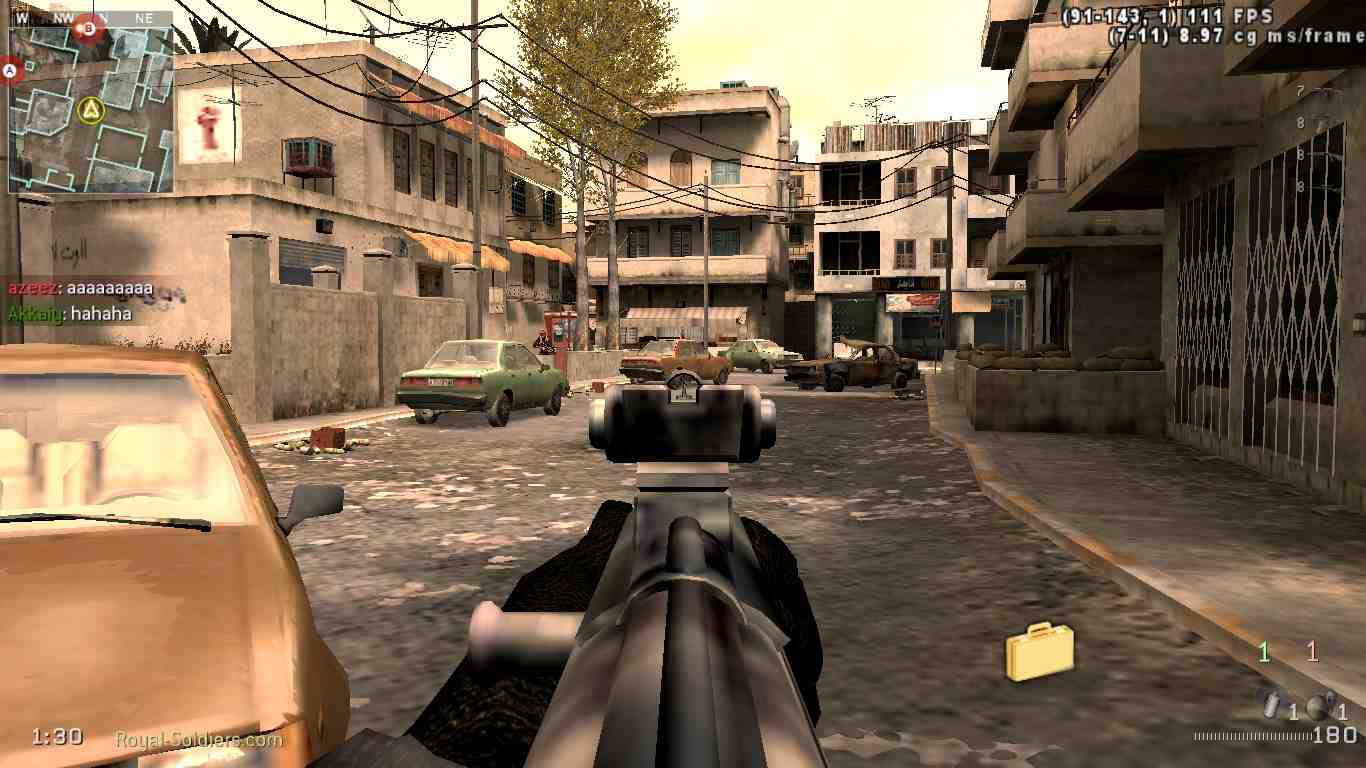Expand the chat message log
This screenshot has width=1366, height=768.
[75, 300]
